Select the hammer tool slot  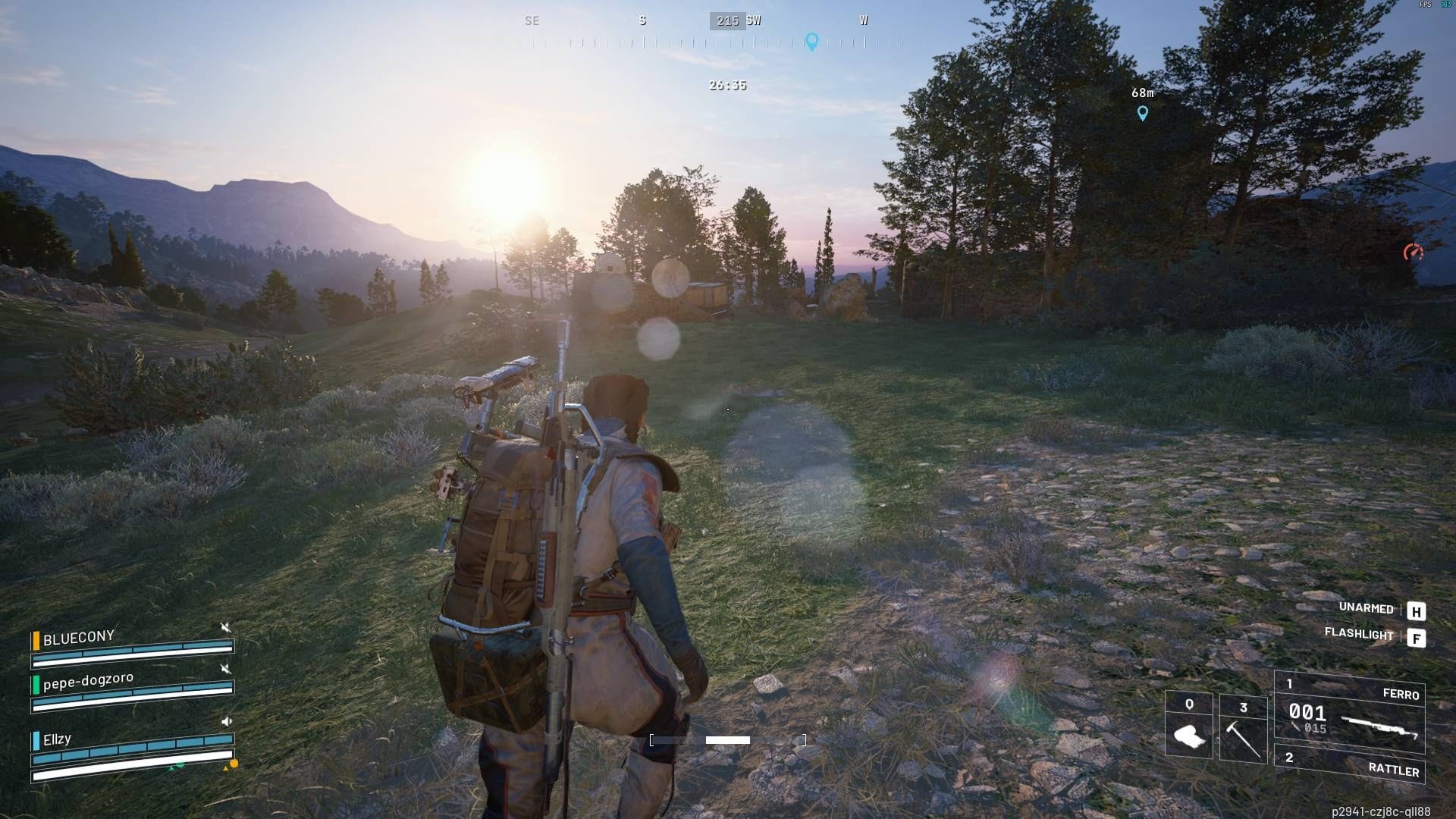click(1243, 728)
